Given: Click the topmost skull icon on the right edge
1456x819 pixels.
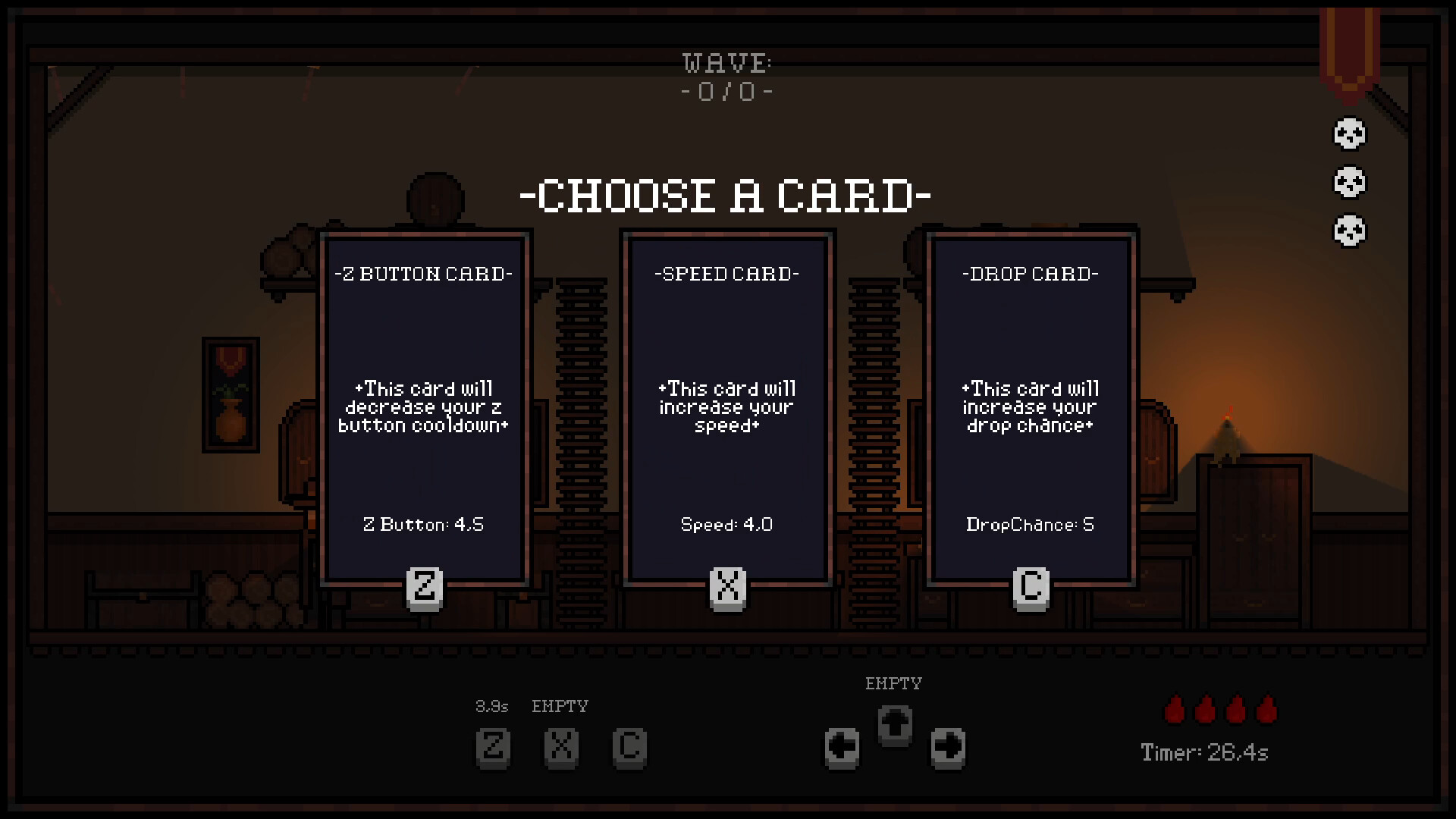Looking at the screenshot, I should point(1349,133).
